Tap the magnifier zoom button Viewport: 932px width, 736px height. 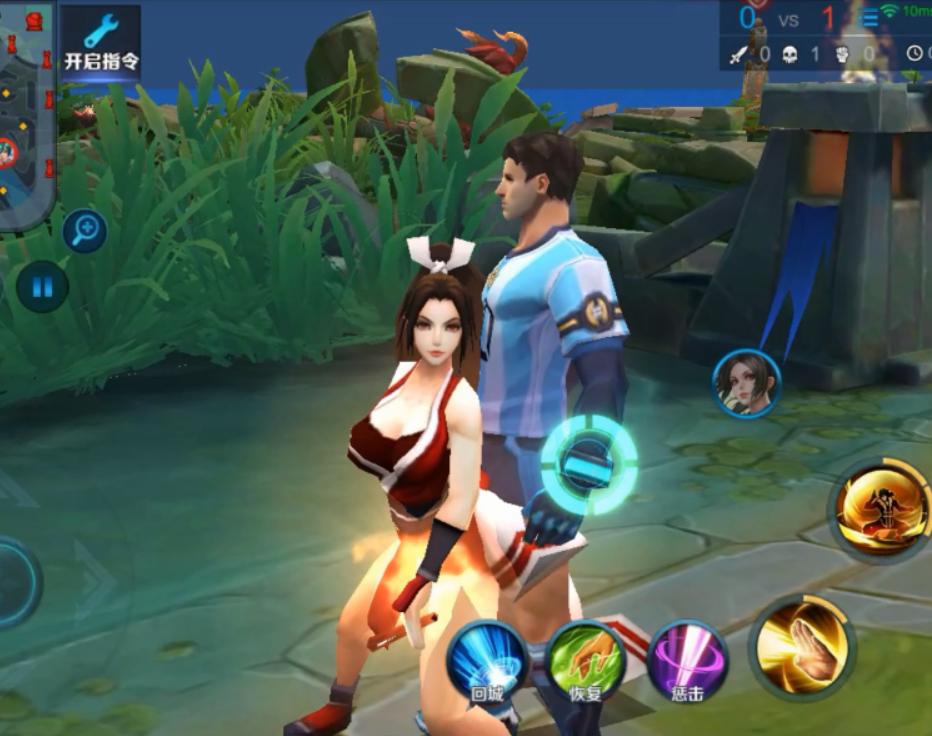[85, 230]
